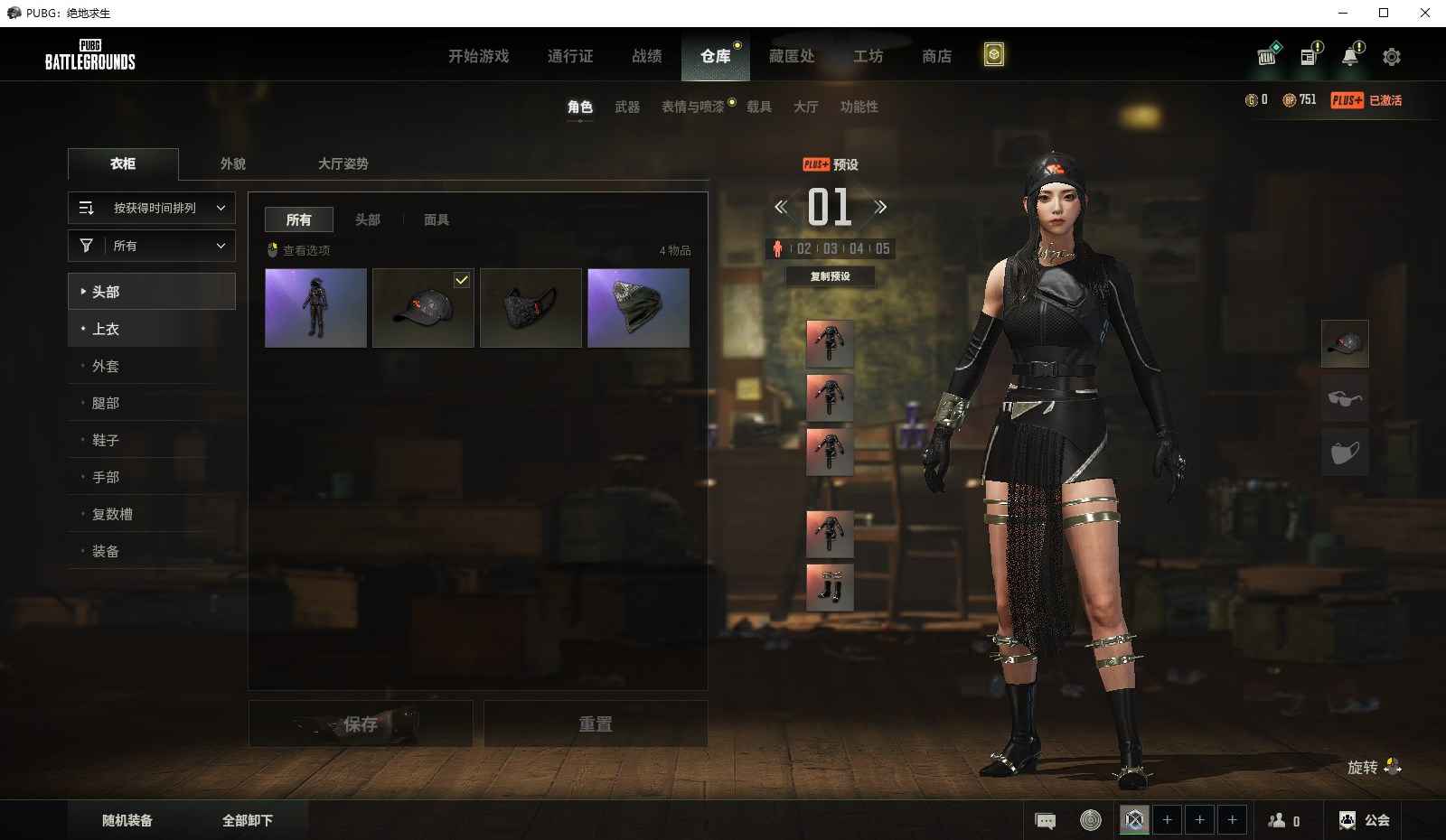Screen dimensions: 1446x840
Task: Open the 公会 guild panel
Action: [x=1366, y=820]
